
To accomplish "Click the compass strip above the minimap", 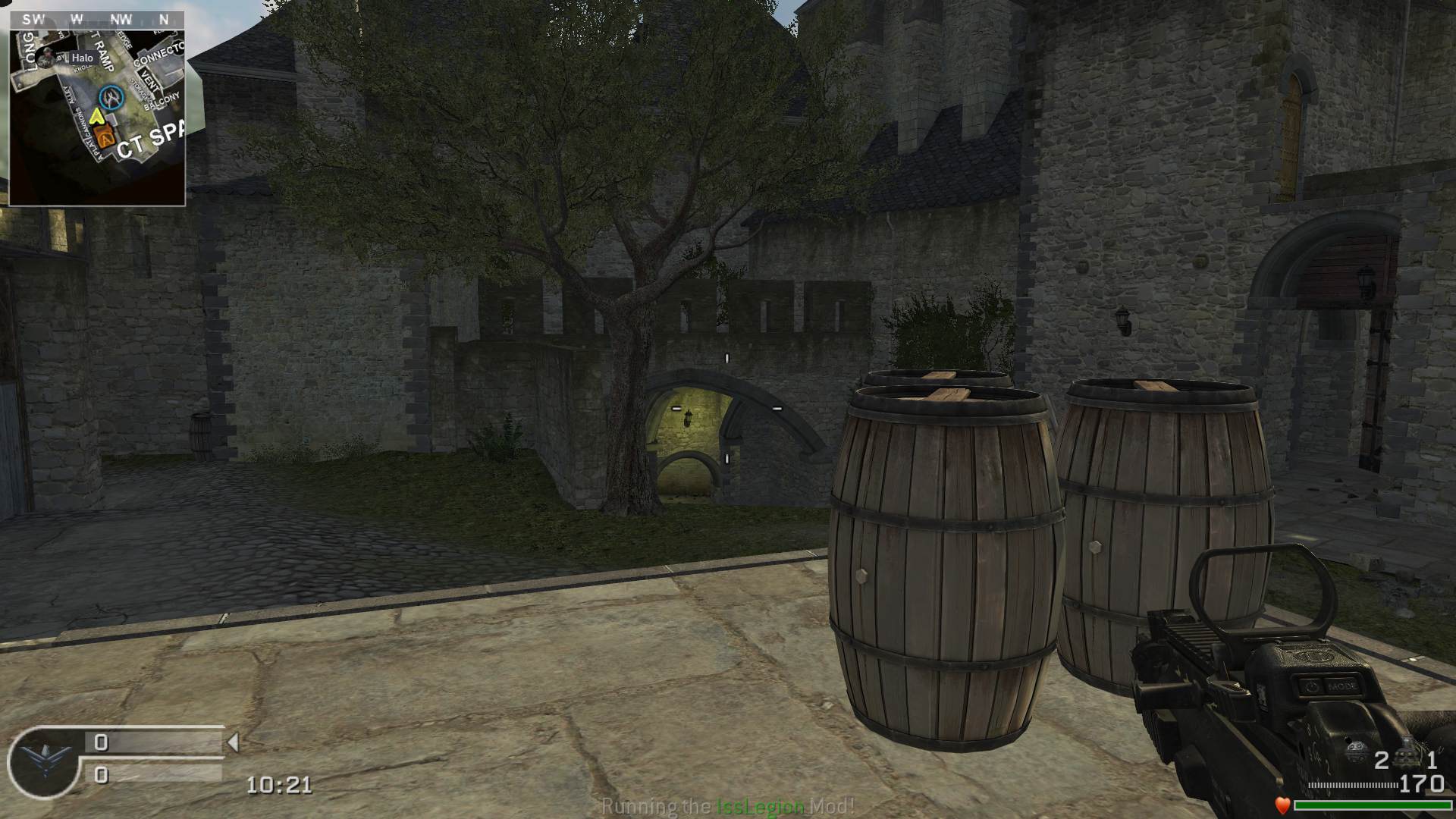I will (97, 20).
